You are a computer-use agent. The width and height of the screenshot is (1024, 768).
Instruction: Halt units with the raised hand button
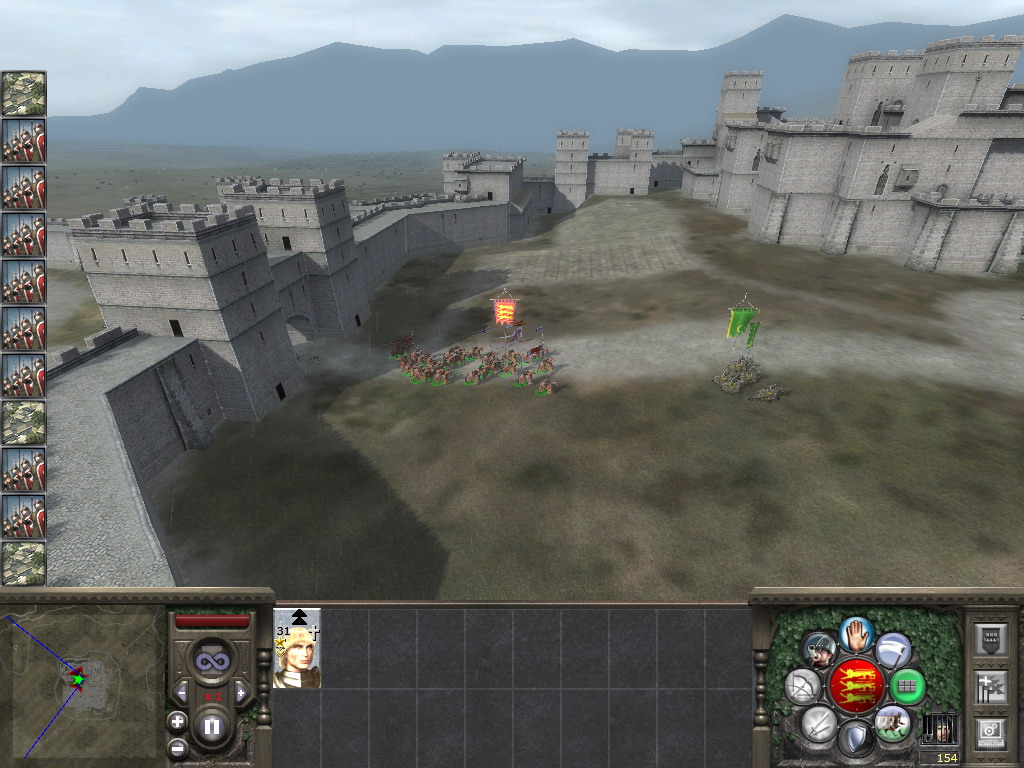[x=856, y=633]
